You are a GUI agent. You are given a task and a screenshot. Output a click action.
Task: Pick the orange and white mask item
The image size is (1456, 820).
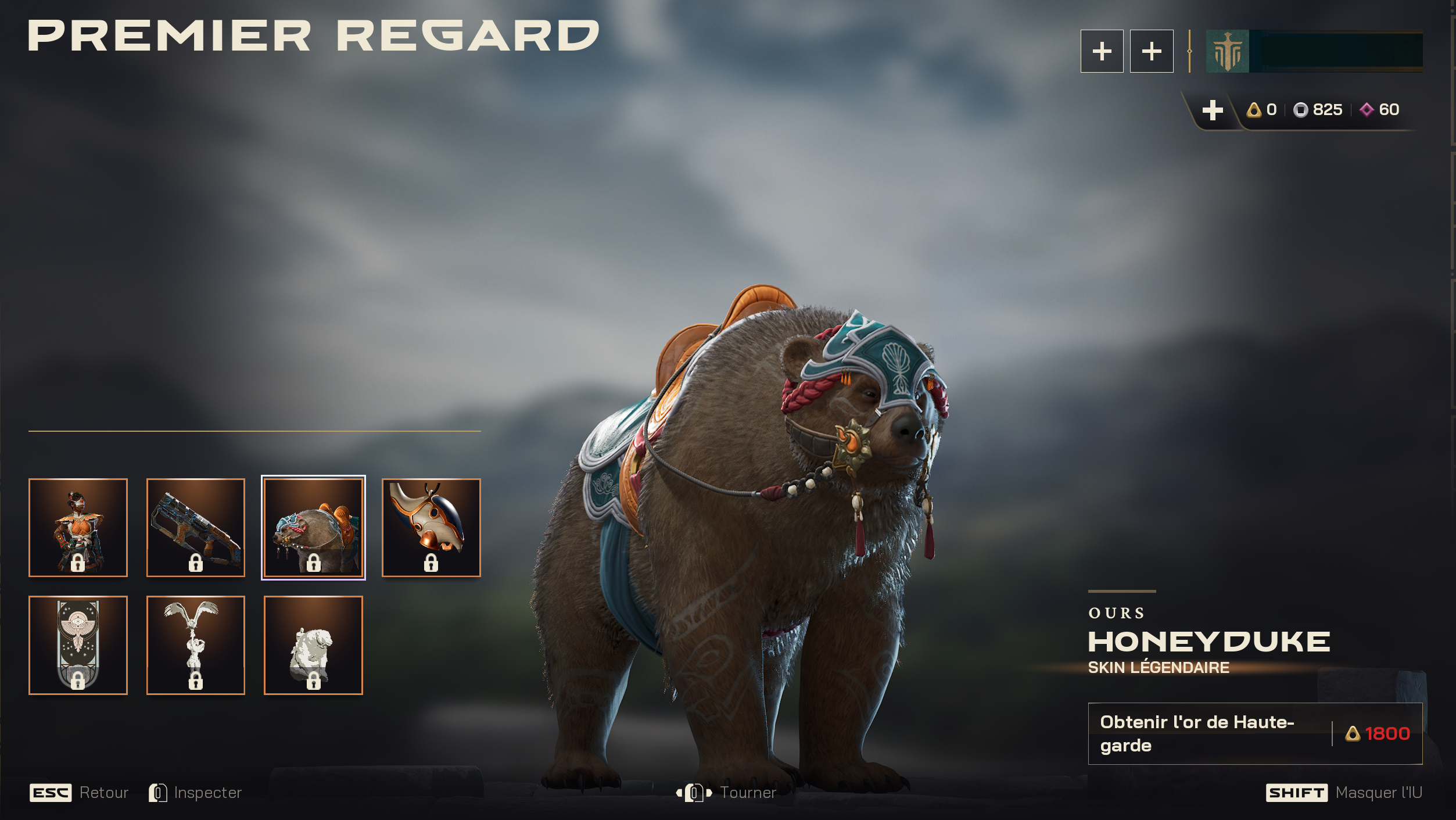[431, 527]
